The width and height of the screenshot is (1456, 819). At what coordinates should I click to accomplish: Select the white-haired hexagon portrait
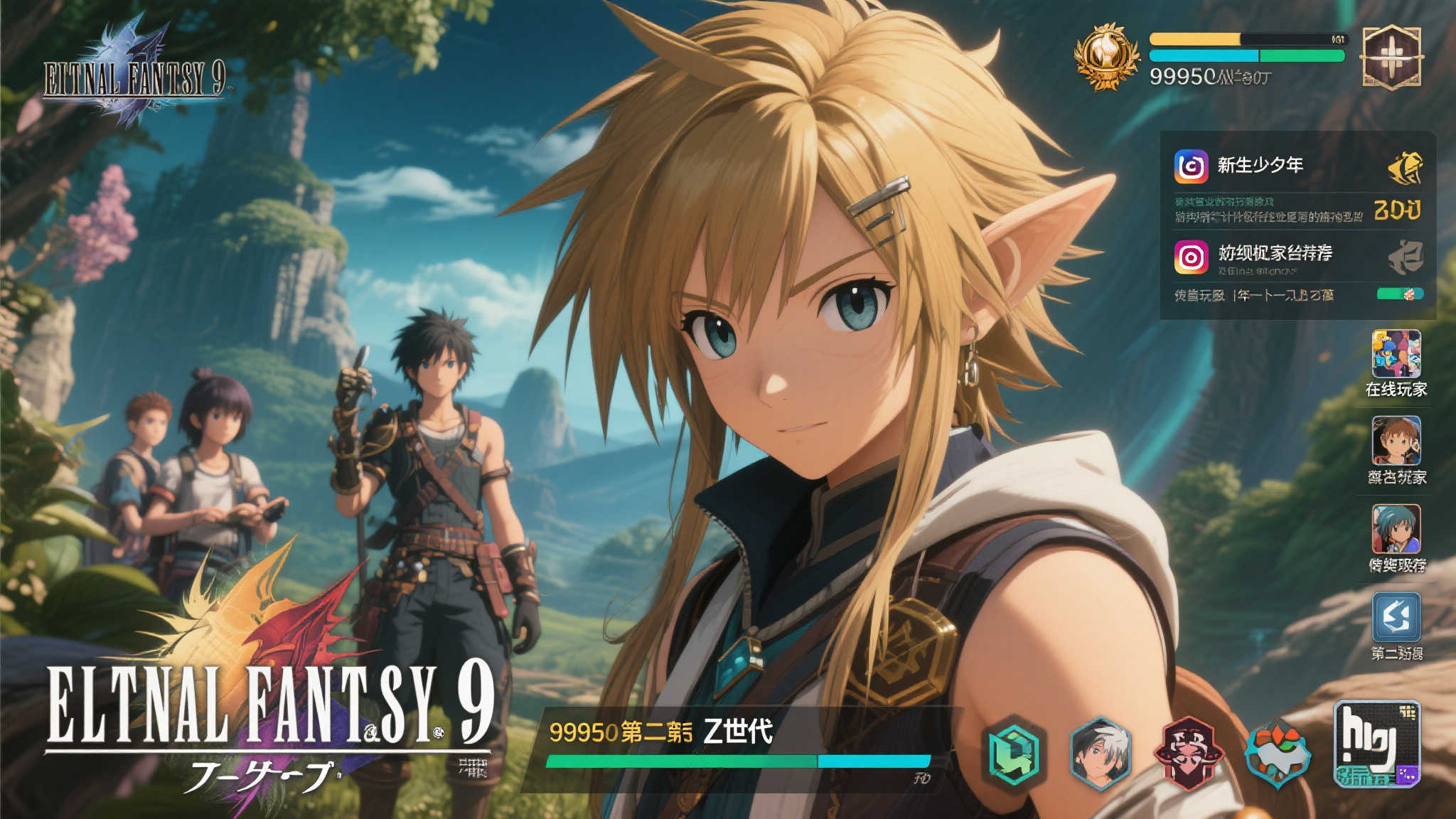click(x=1100, y=754)
